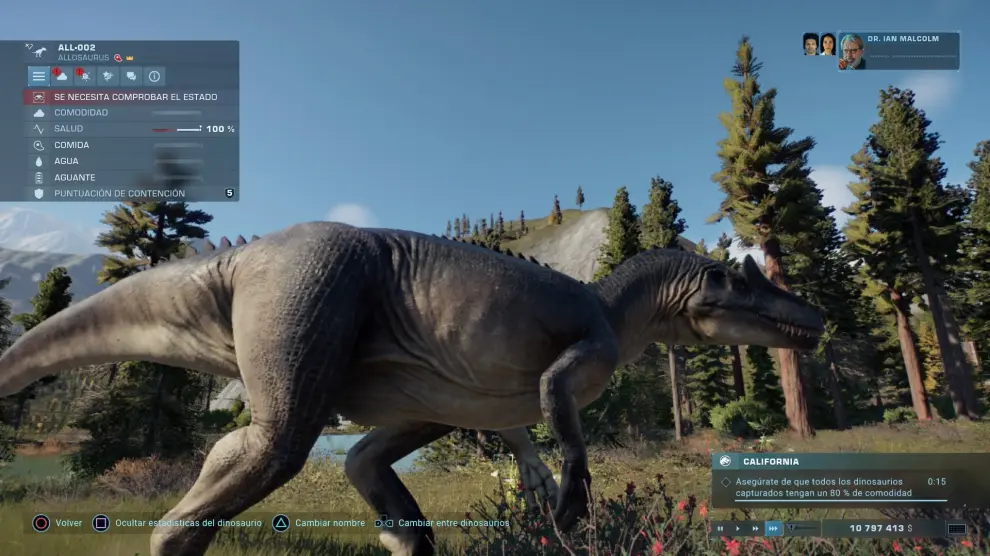Choose the Comodidad stat row
Viewport: 990px width, 556px height.
point(131,113)
